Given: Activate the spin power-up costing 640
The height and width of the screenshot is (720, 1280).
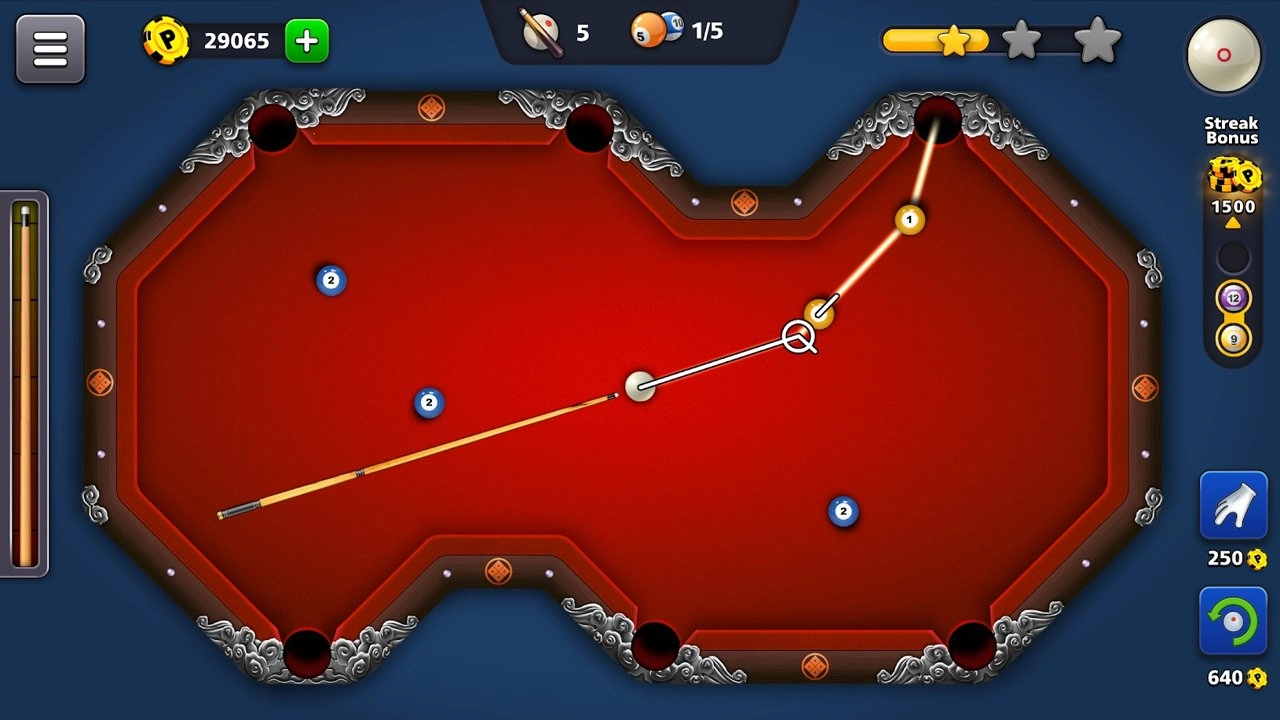Looking at the screenshot, I should point(1233,620).
